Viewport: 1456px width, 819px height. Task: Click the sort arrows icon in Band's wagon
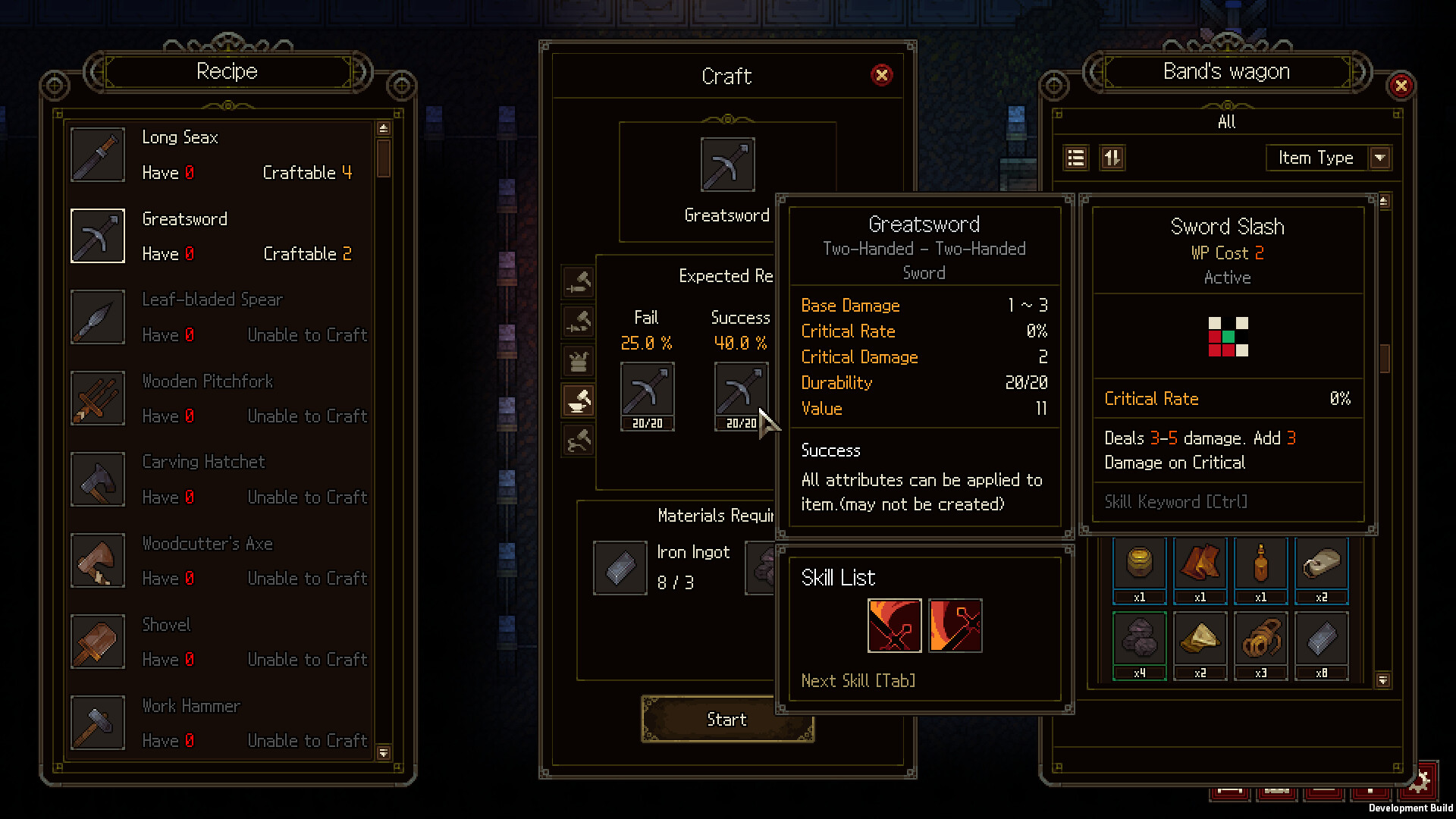click(x=1112, y=158)
